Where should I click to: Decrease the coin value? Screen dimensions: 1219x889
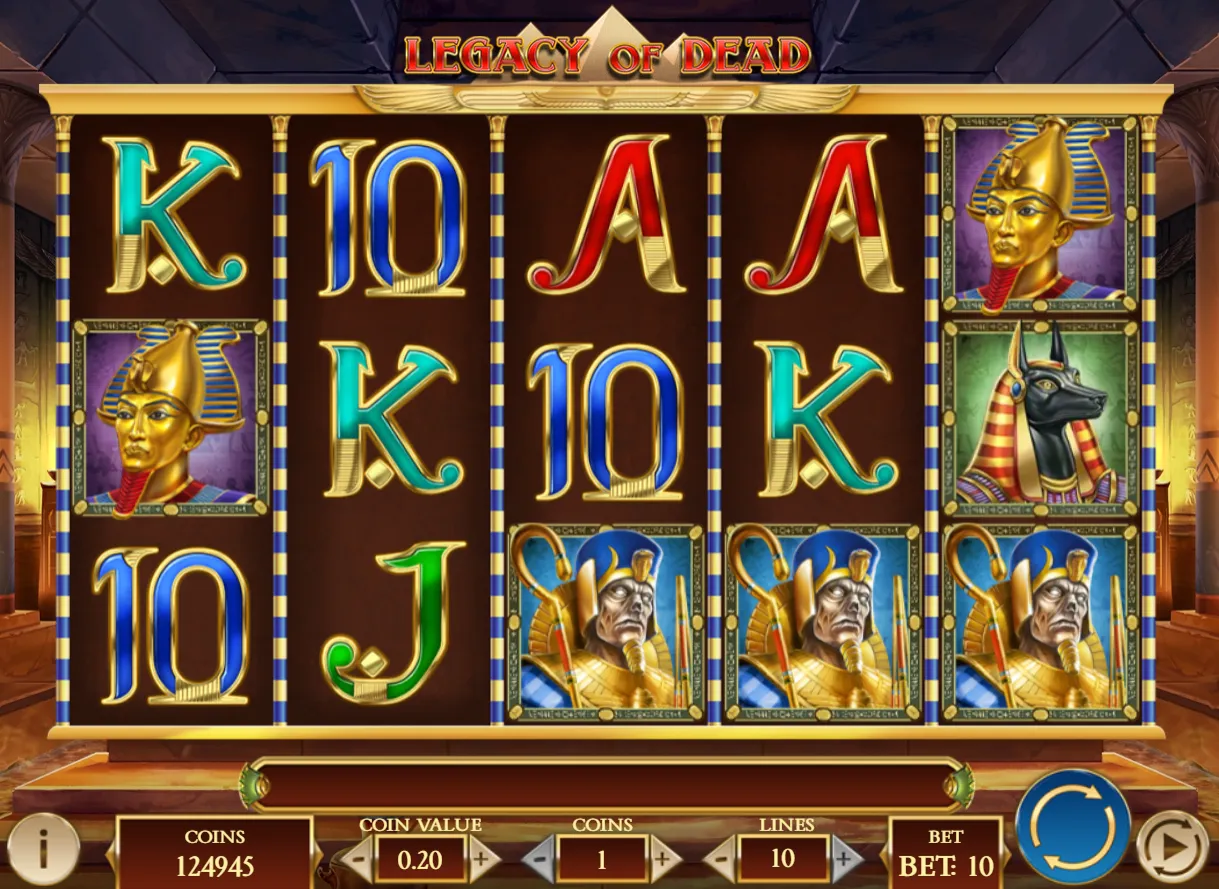(355, 859)
